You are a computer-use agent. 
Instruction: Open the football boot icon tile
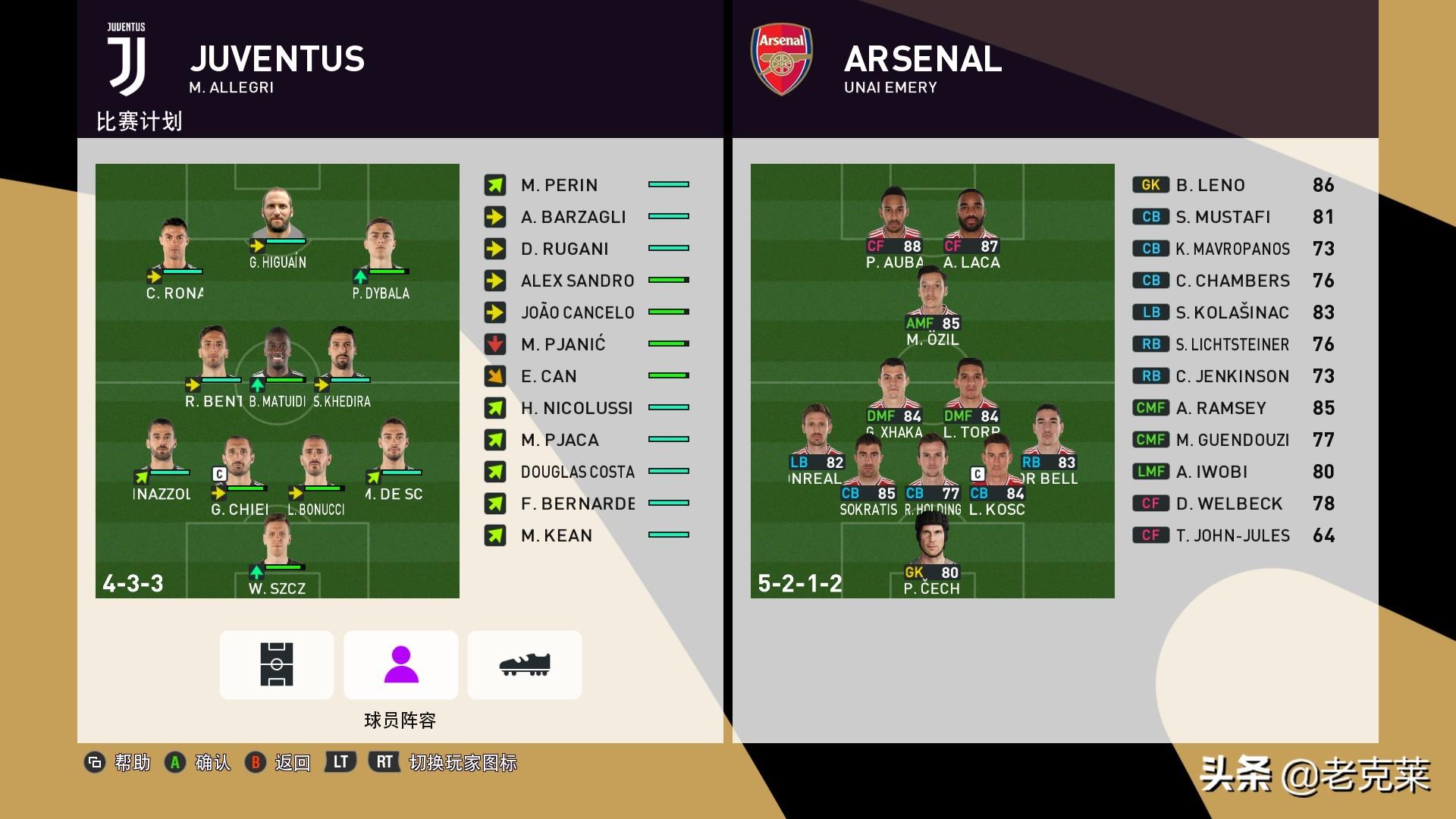525,664
